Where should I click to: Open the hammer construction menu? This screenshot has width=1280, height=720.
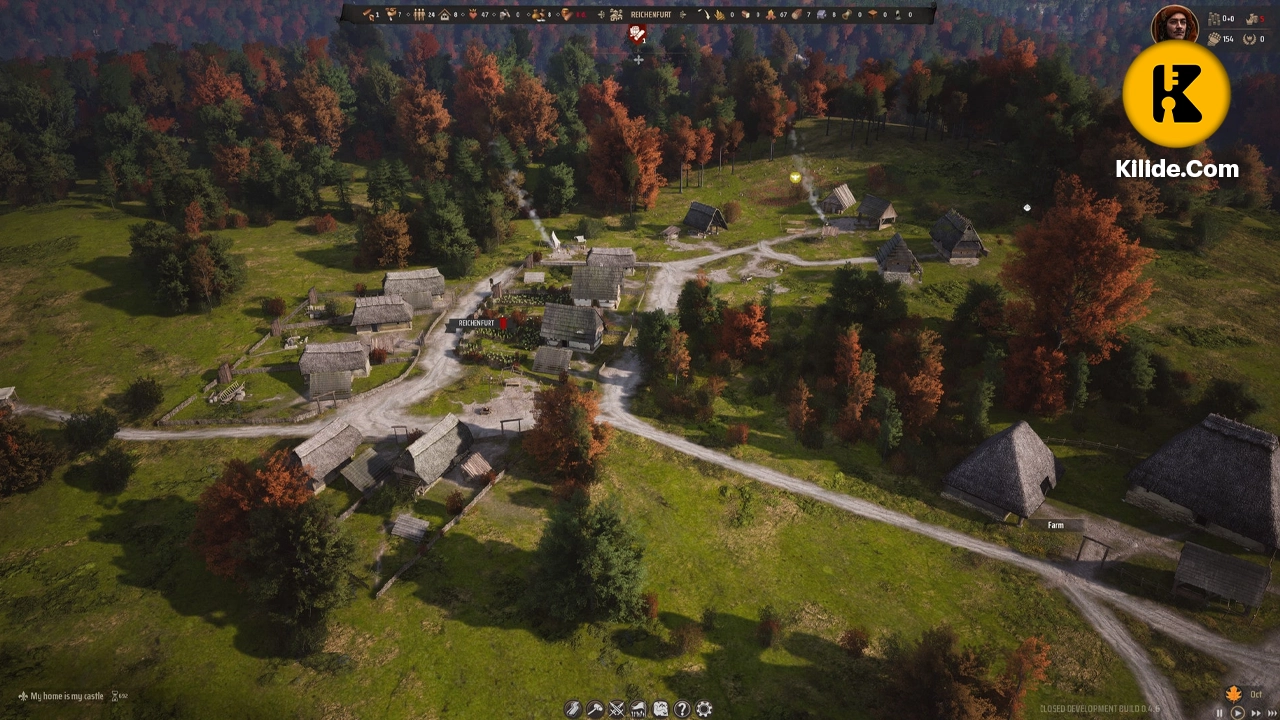[x=595, y=709]
